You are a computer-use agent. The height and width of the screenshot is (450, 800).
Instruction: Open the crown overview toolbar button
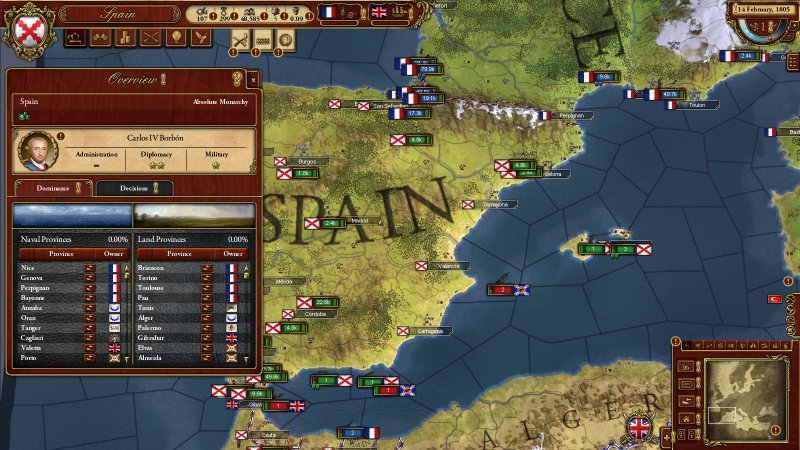(76, 38)
